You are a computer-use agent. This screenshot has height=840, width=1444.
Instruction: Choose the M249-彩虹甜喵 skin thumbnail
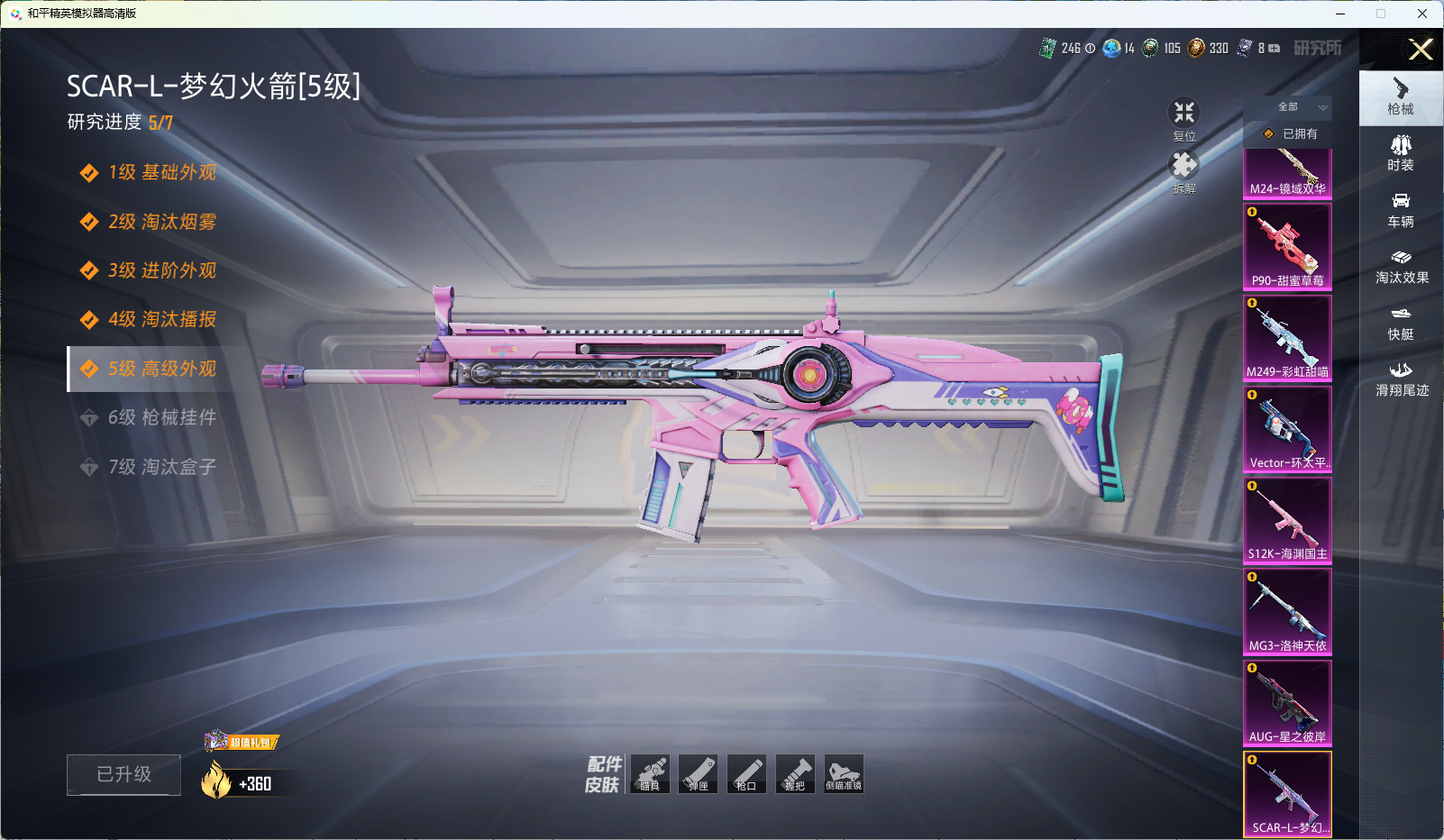click(1287, 337)
